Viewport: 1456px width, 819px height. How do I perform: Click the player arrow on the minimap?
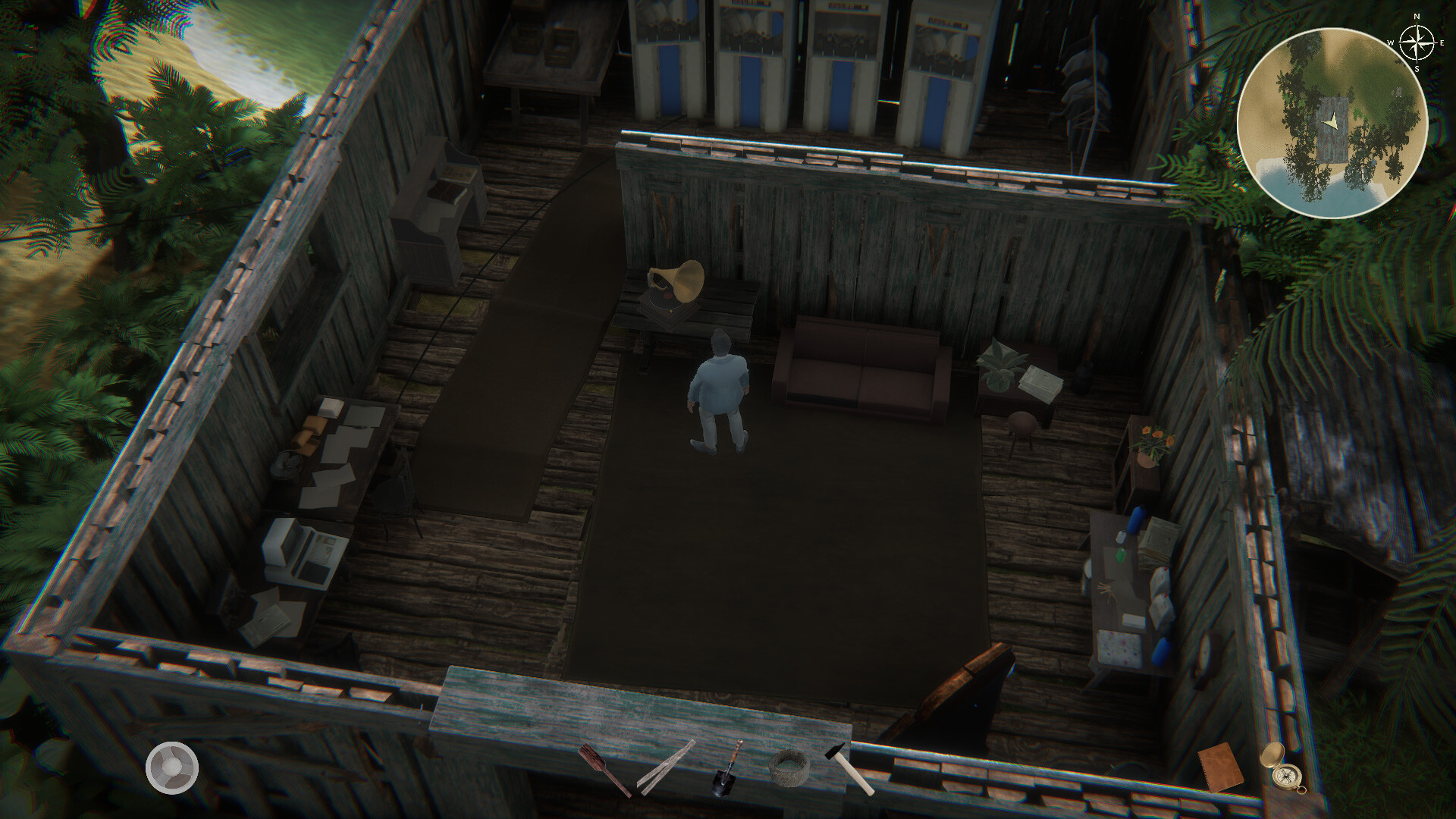[x=1332, y=121]
